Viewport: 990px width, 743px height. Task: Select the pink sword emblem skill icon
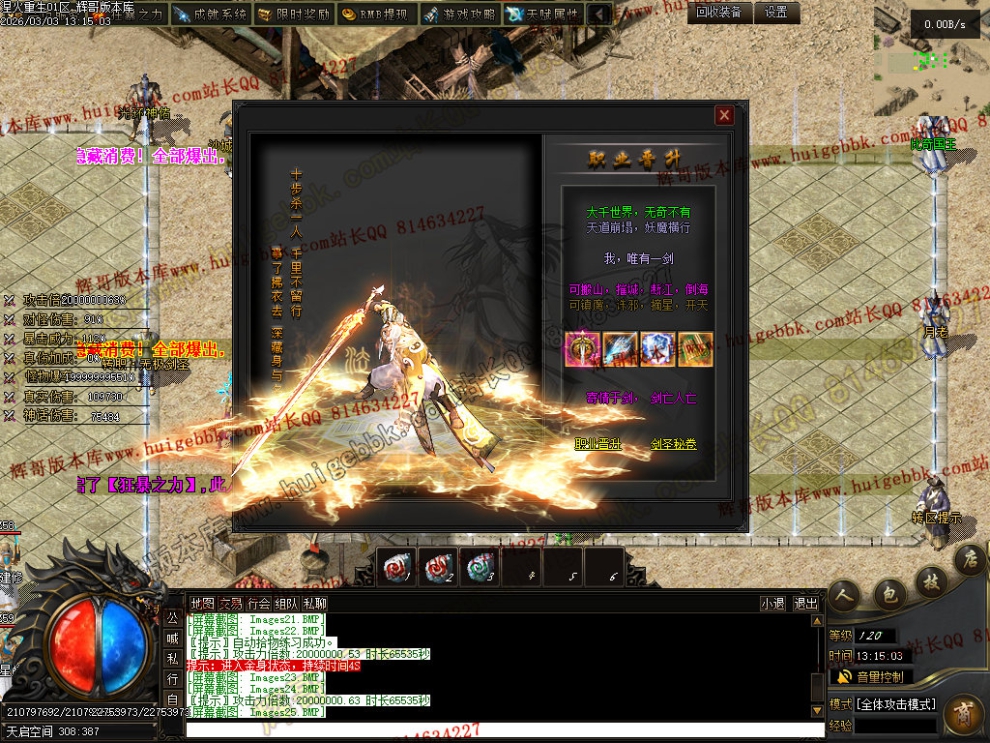(580, 347)
